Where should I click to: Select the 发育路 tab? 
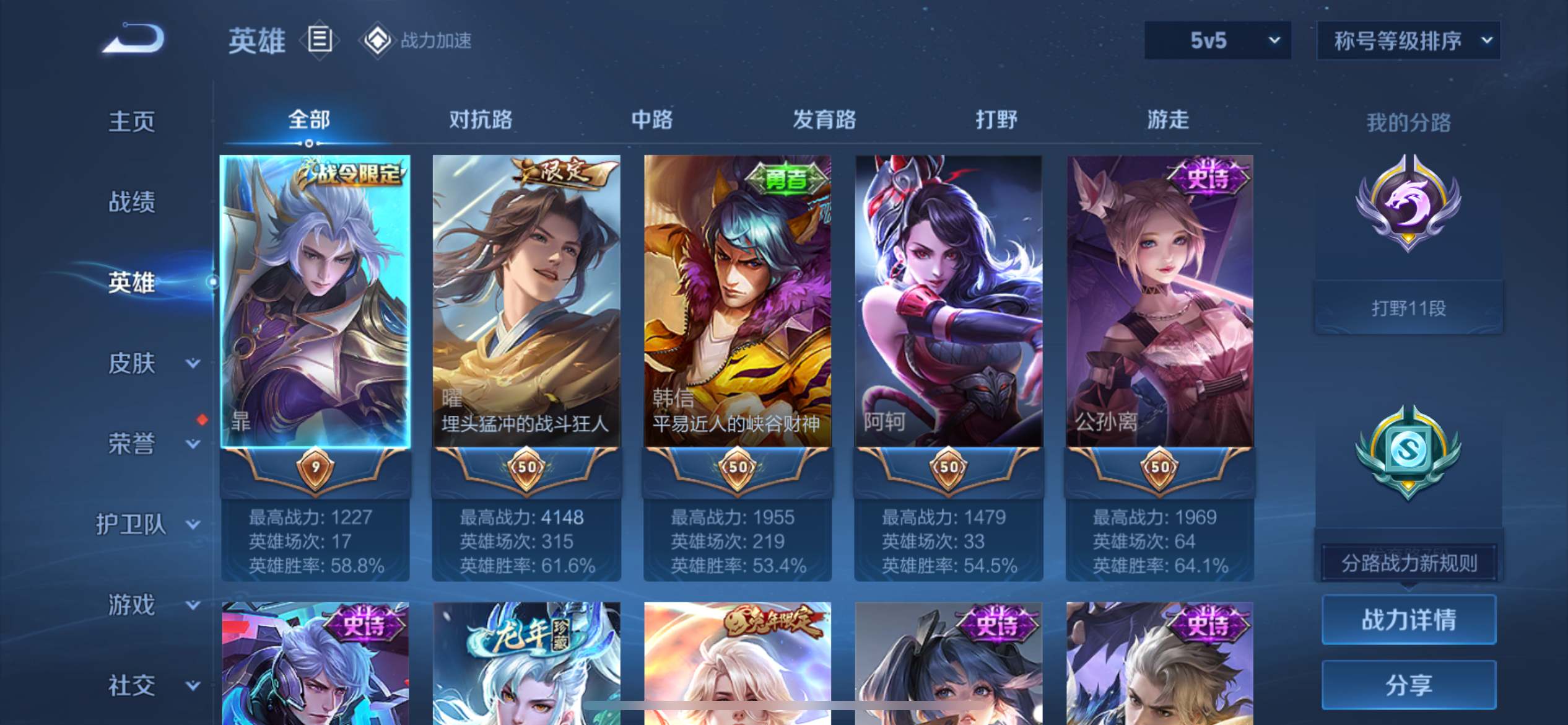(x=824, y=120)
